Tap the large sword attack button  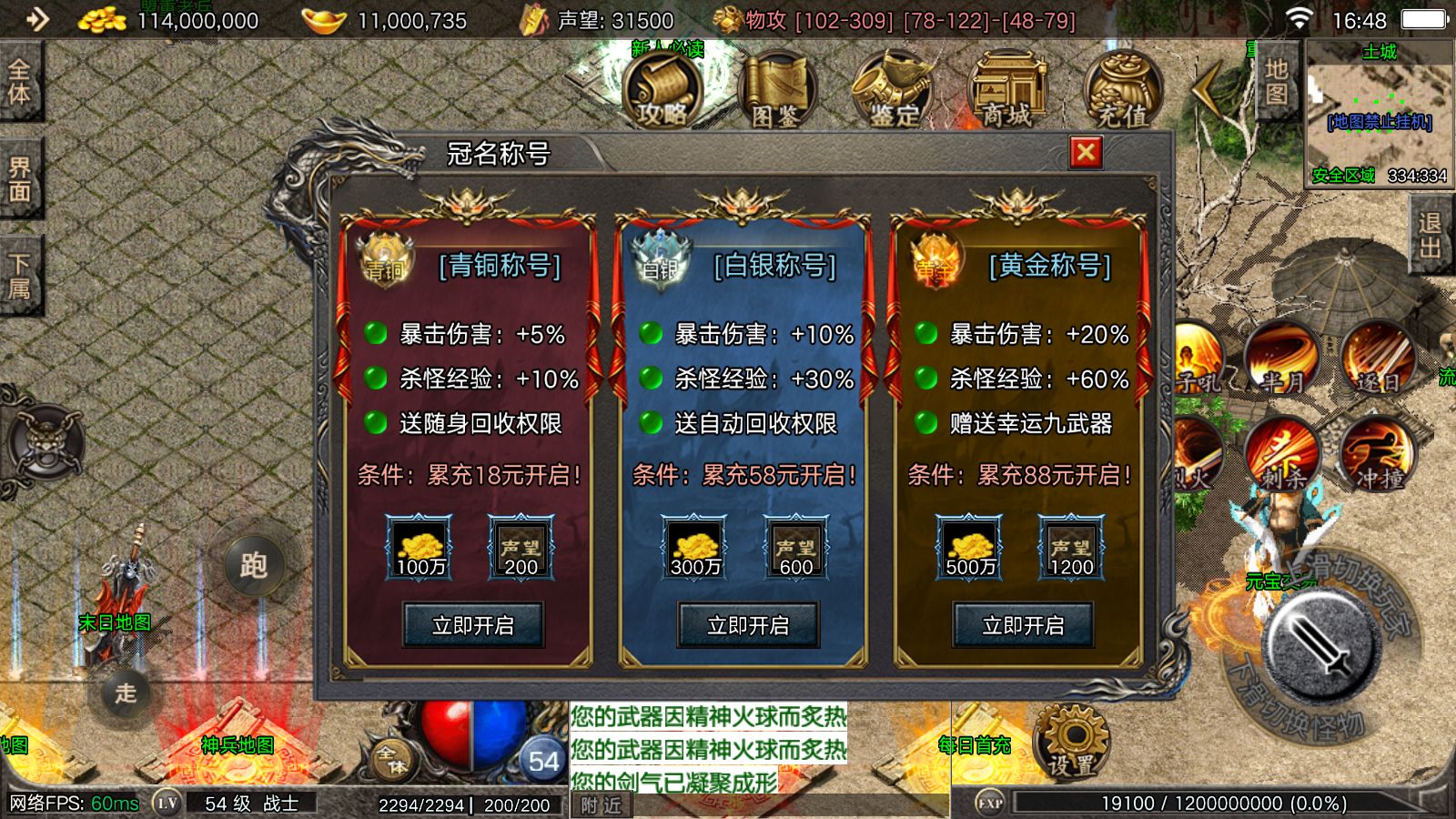point(1322,645)
